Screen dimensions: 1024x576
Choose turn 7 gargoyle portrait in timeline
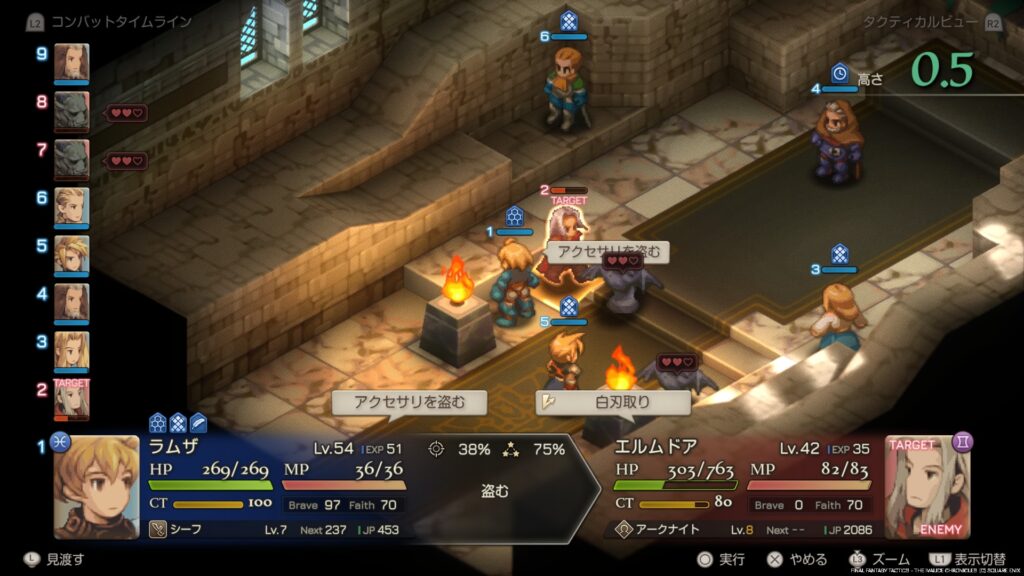coord(71,160)
